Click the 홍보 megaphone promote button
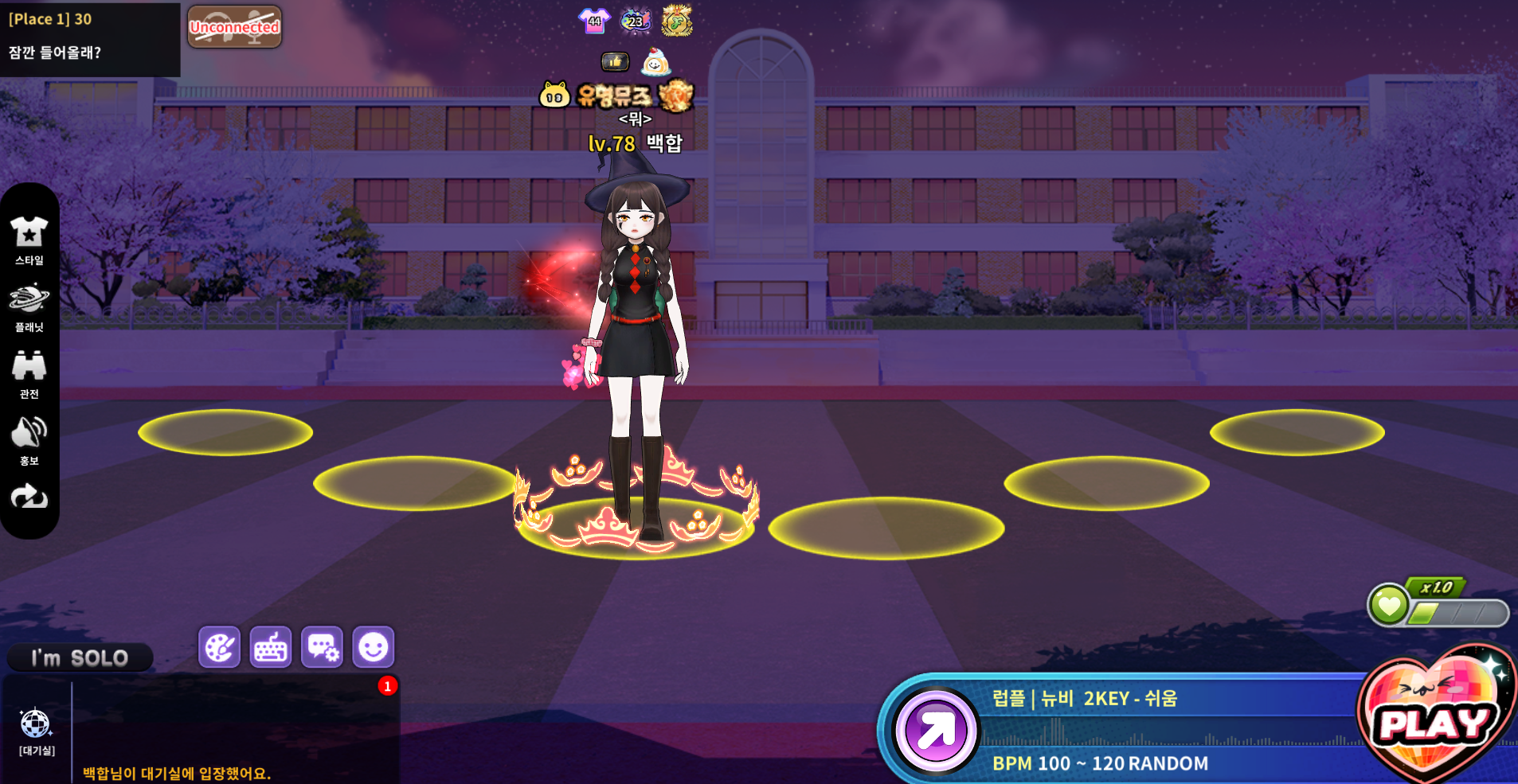This screenshot has height=784, width=1518. coord(29,441)
